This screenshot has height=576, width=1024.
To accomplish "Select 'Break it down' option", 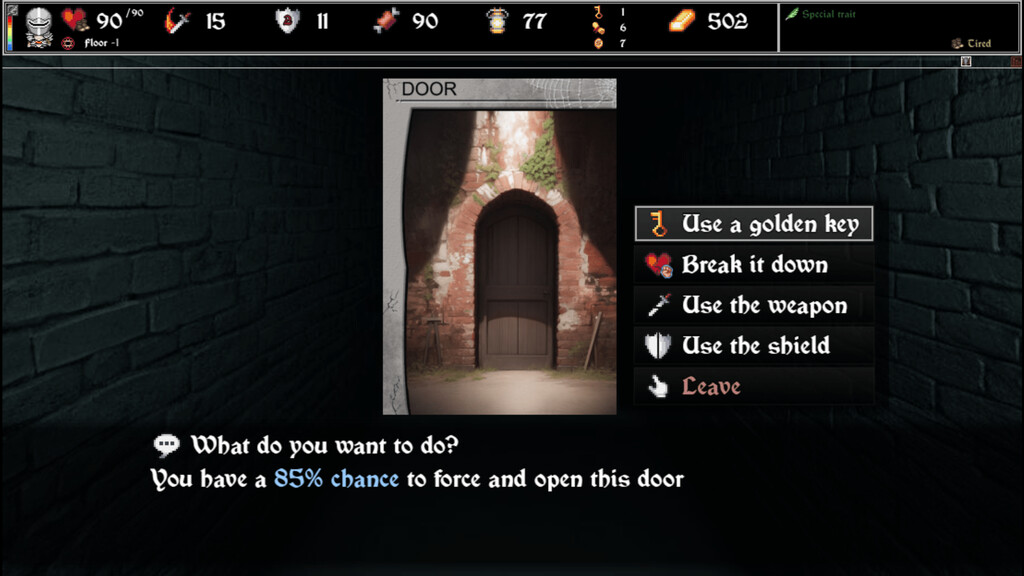I will tap(754, 265).
